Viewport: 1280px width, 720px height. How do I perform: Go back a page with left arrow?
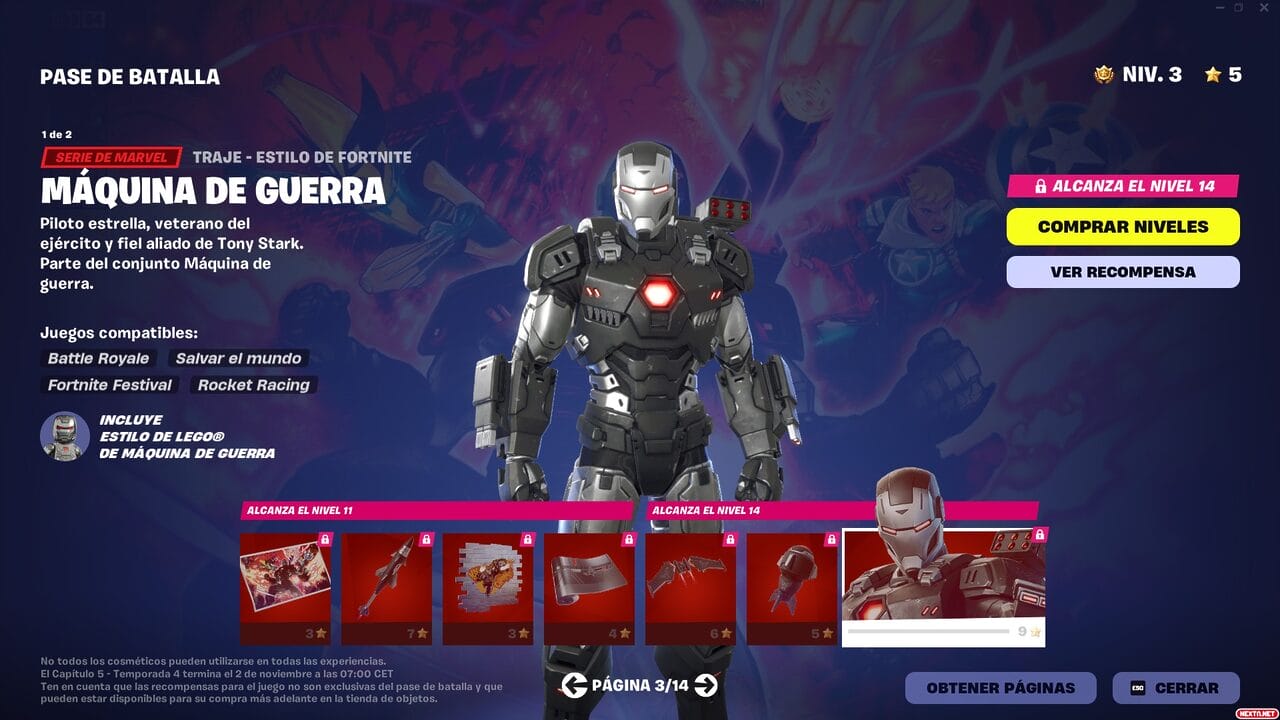pyautogui.click(x=574, y=687)
